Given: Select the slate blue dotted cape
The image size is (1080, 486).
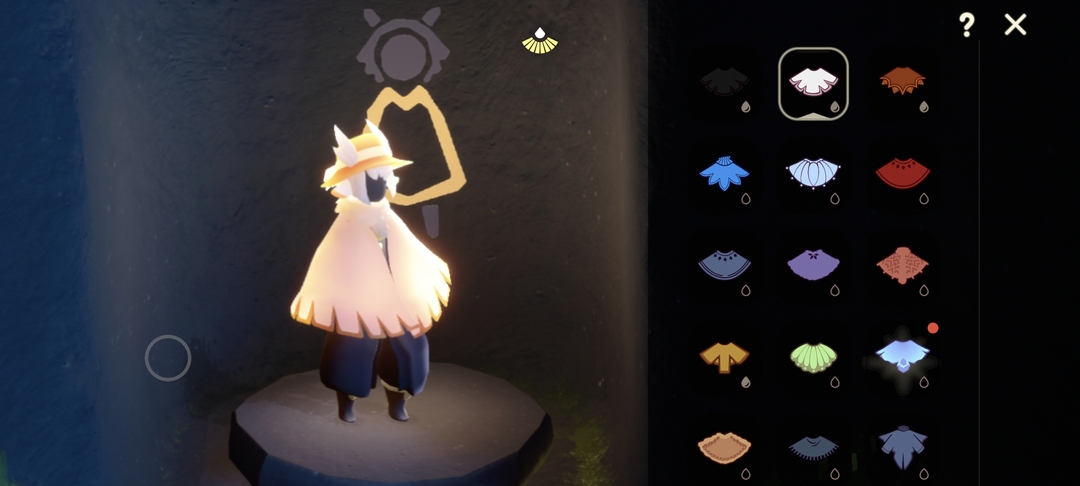Looking at the screenshot, I should [725, 265].
